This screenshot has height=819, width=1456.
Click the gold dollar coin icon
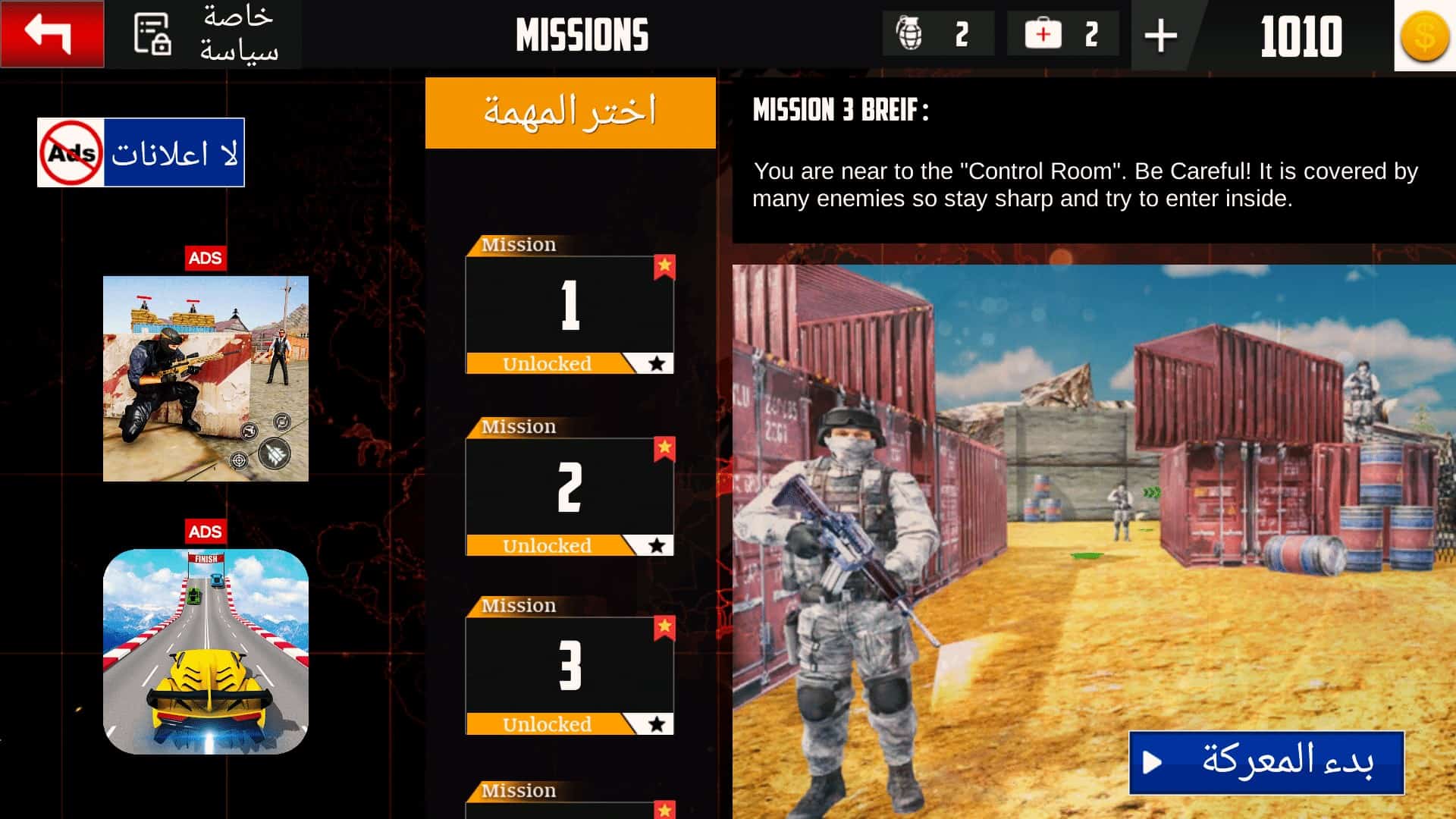(1424, 36)
